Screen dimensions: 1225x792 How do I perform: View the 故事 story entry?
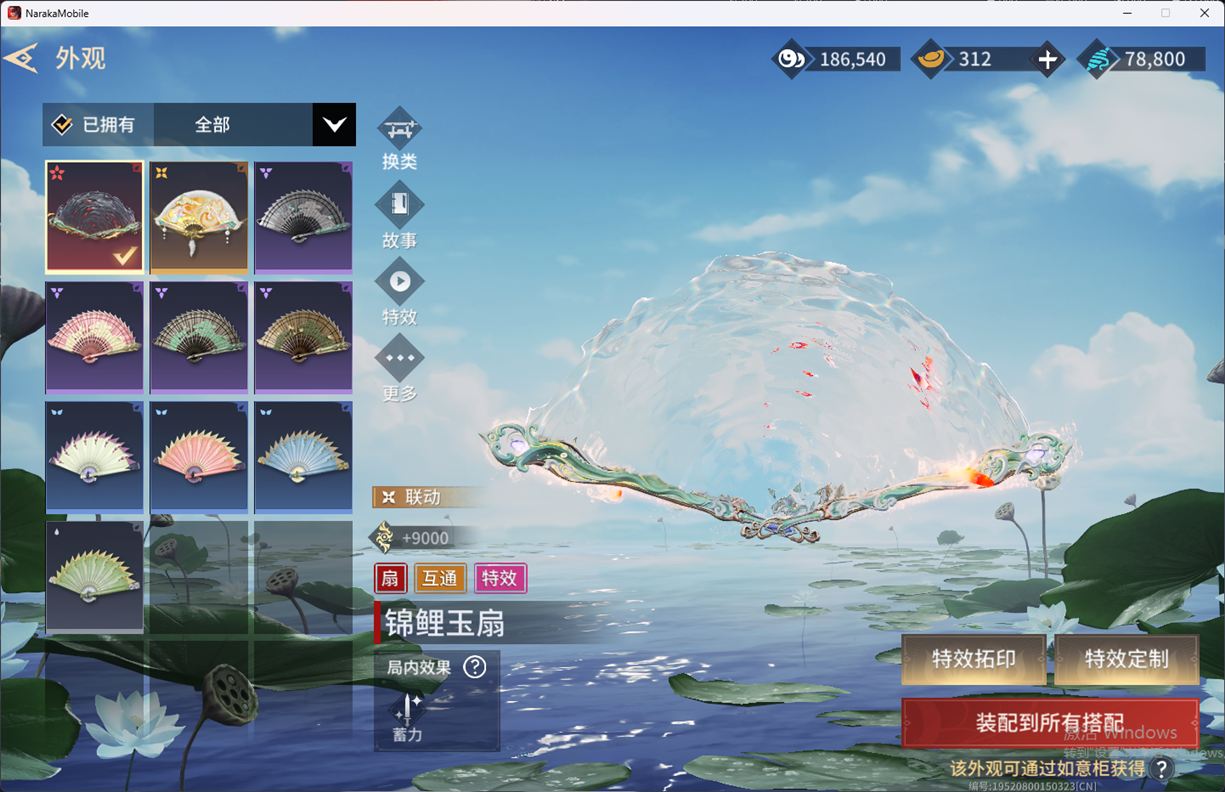click(399, 206)
